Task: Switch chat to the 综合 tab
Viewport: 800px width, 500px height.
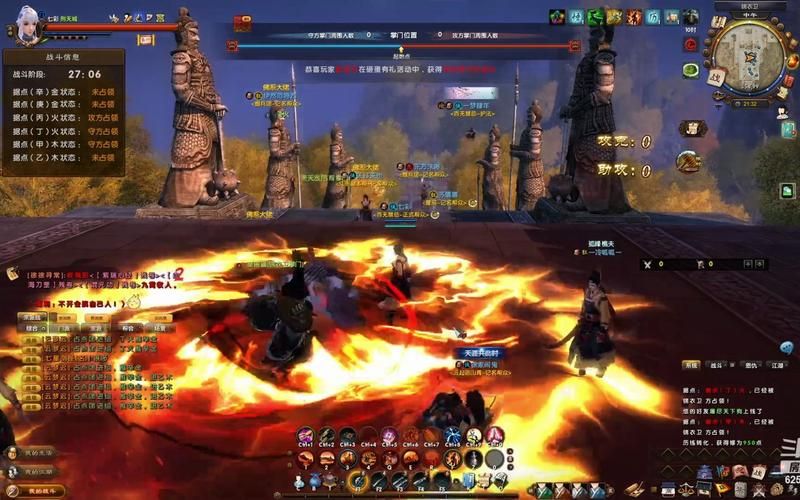Action: coord(32,327)
